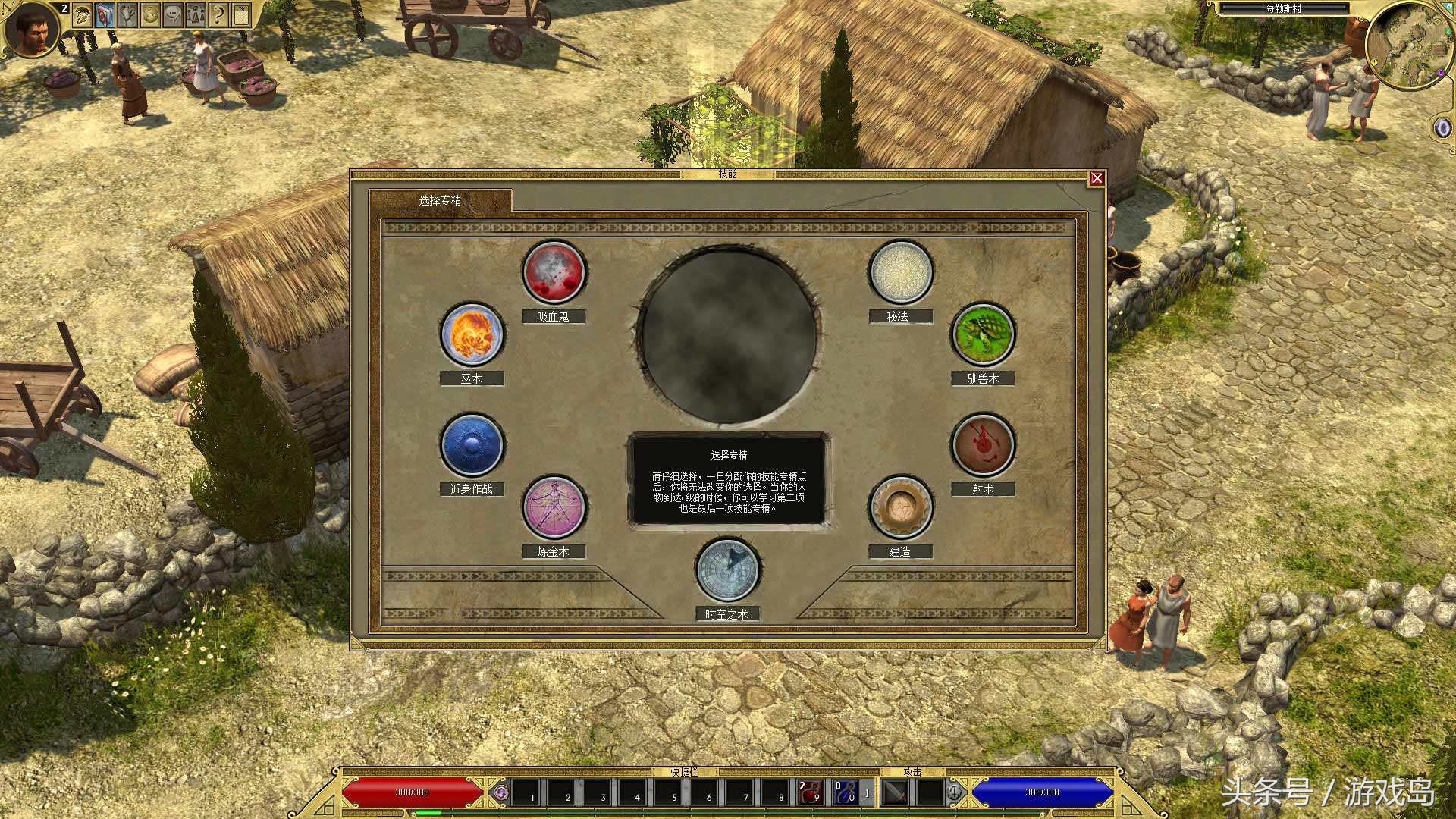Switch to the 选择专精 tab
This screenshot has height=819, width=1456.
click(x=440, y=200)
